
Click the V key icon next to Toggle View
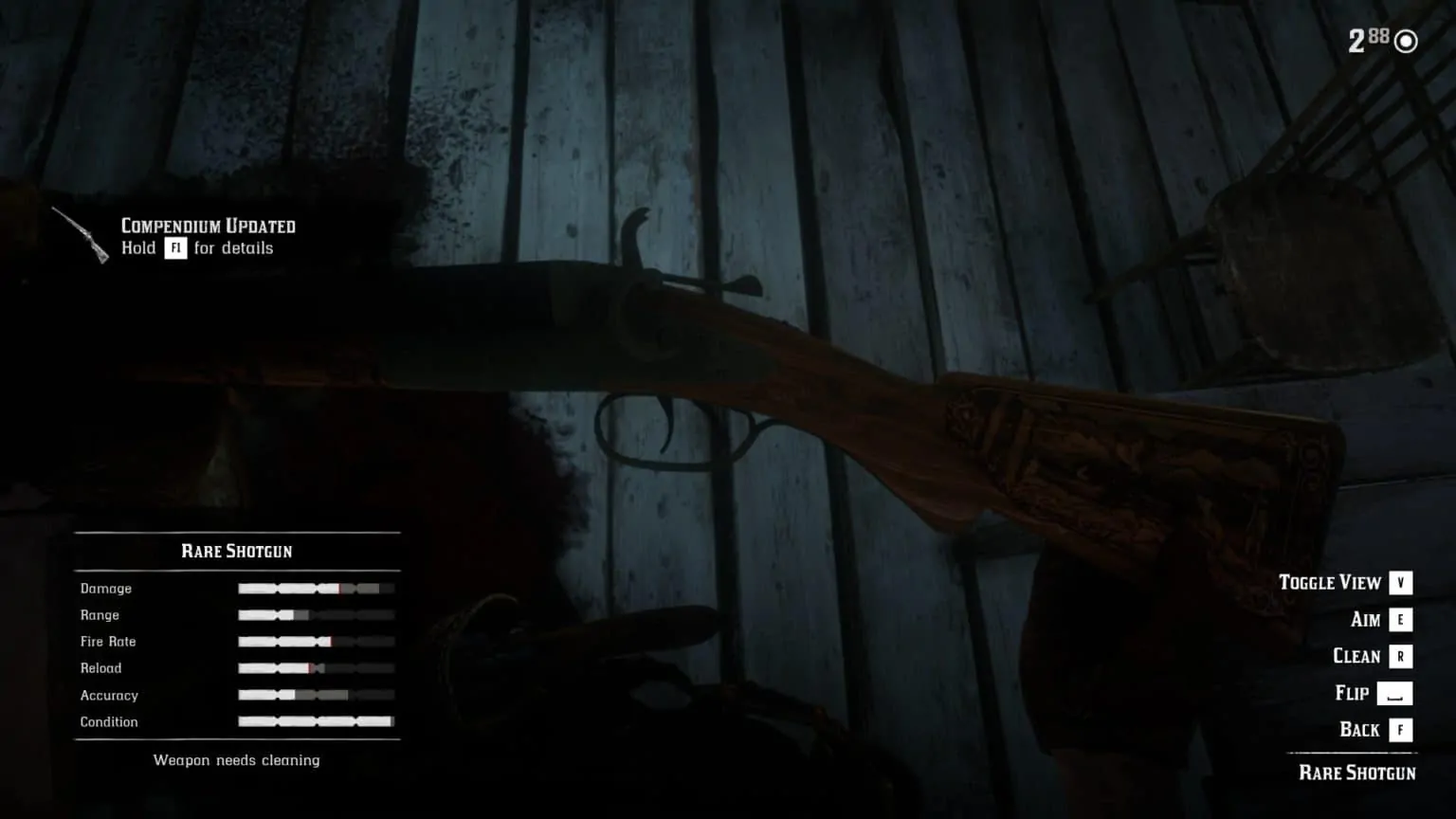(1400, 583)
